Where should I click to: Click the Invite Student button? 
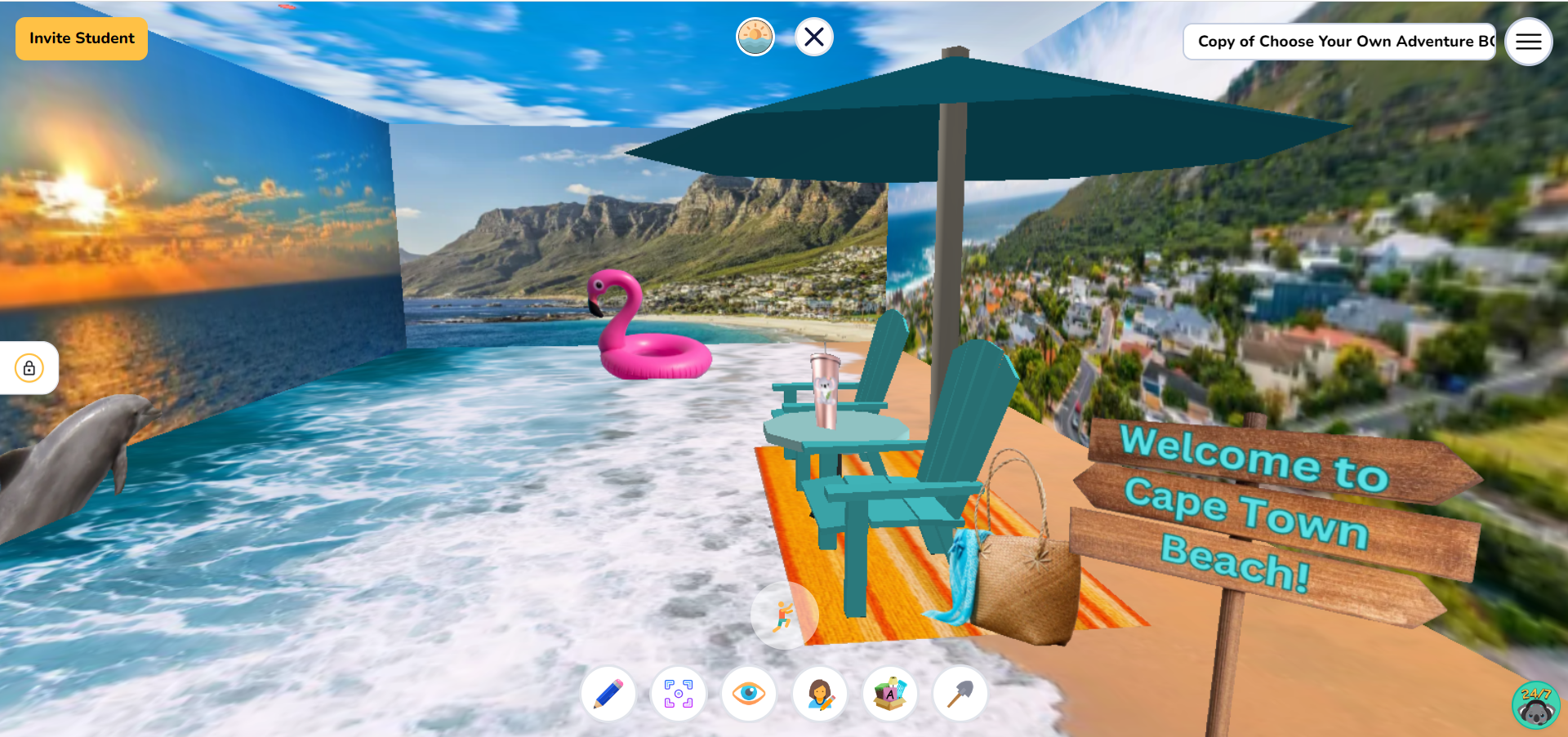tap(81, 38)
